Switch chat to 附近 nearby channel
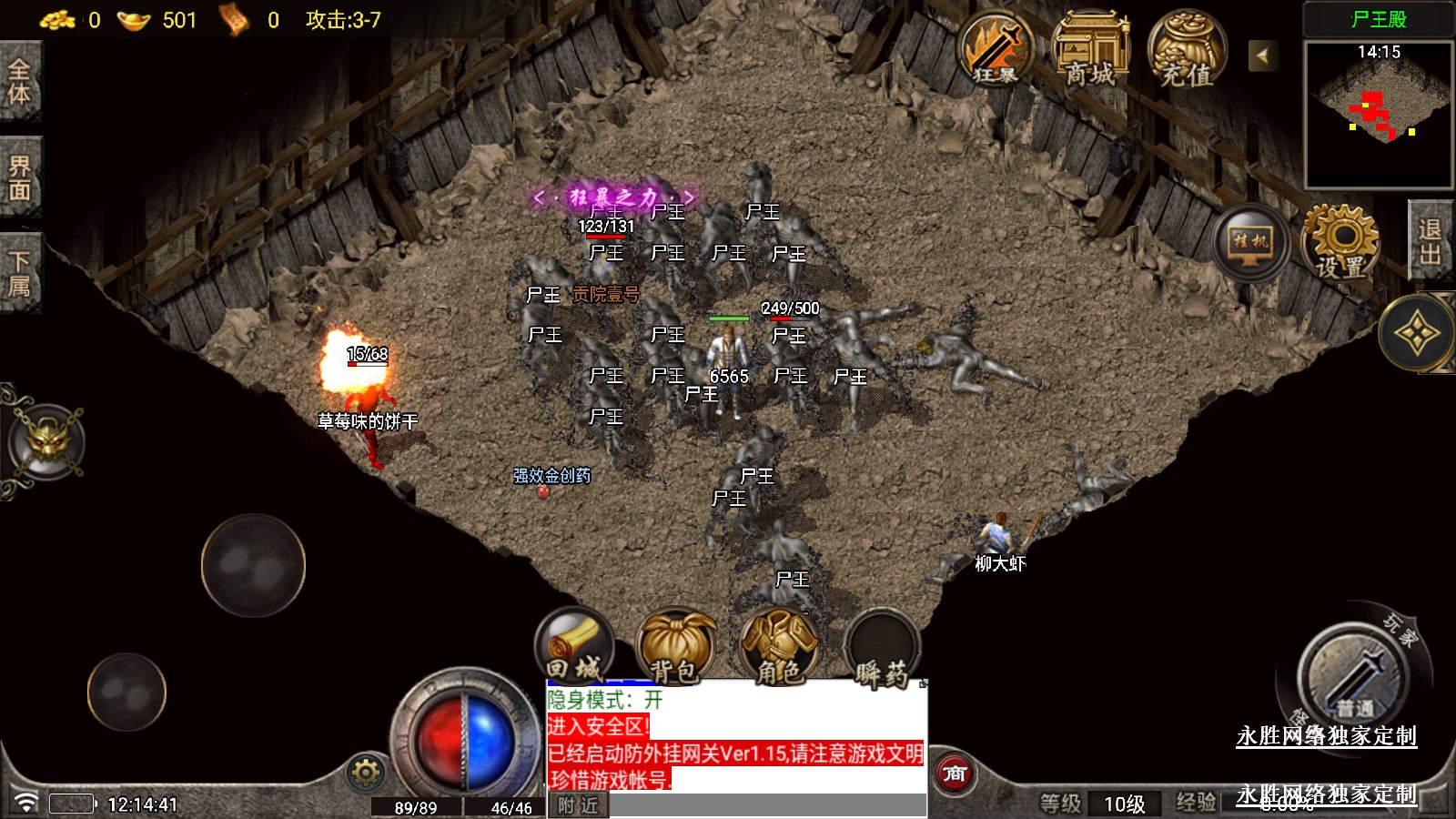1456x819 pixels. click(578, 805)
